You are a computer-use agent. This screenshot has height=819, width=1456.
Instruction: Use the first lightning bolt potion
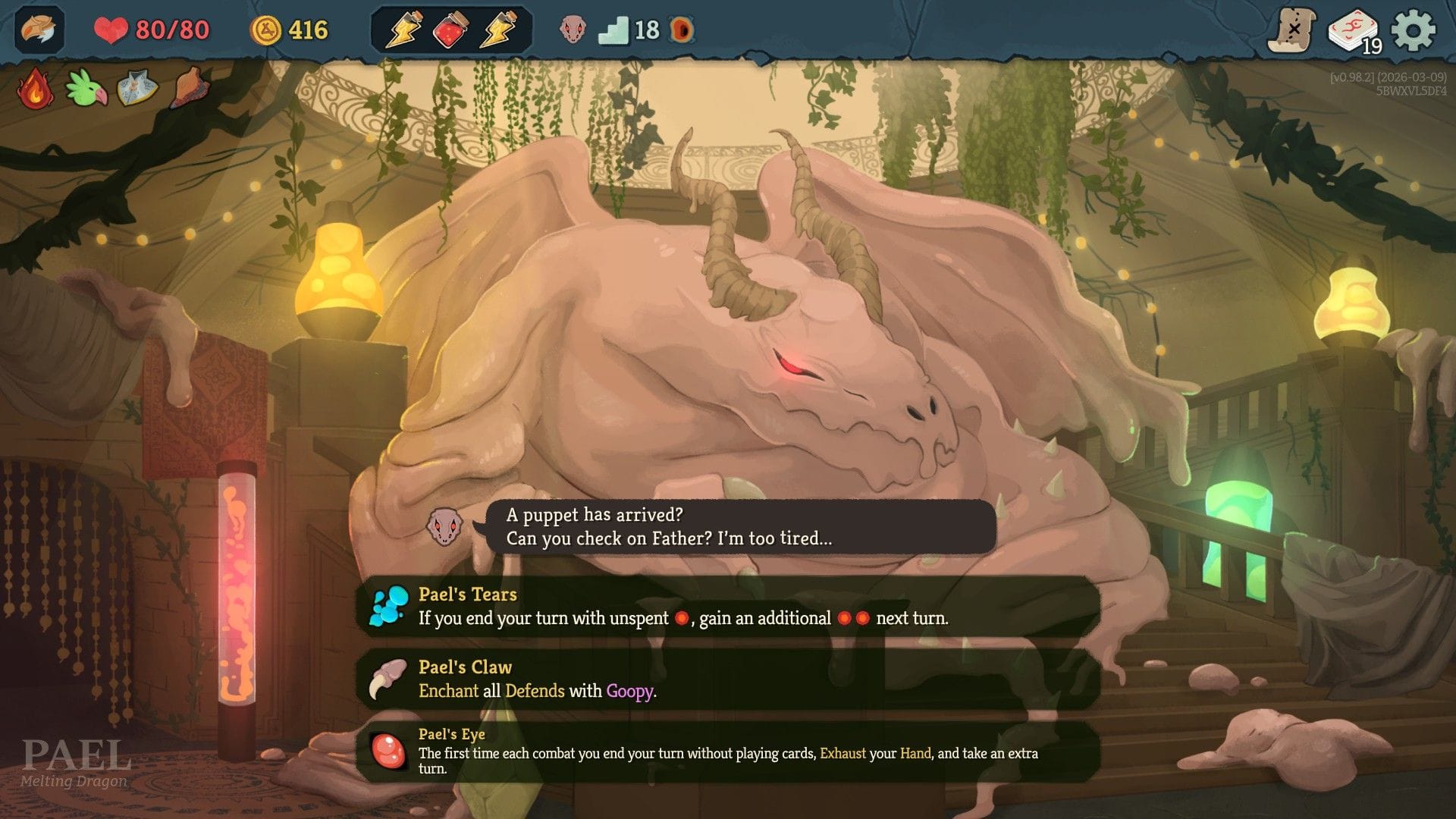[x=403, y=30]
